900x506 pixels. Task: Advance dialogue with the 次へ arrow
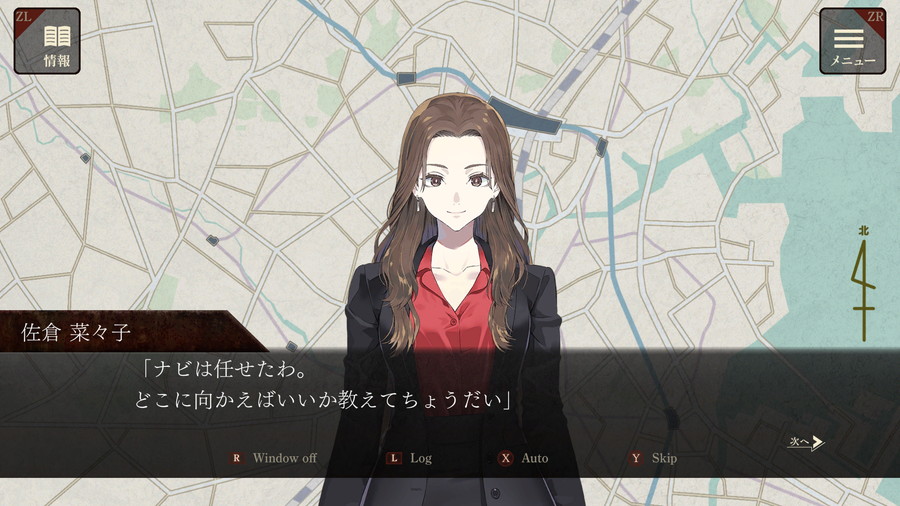806,442
